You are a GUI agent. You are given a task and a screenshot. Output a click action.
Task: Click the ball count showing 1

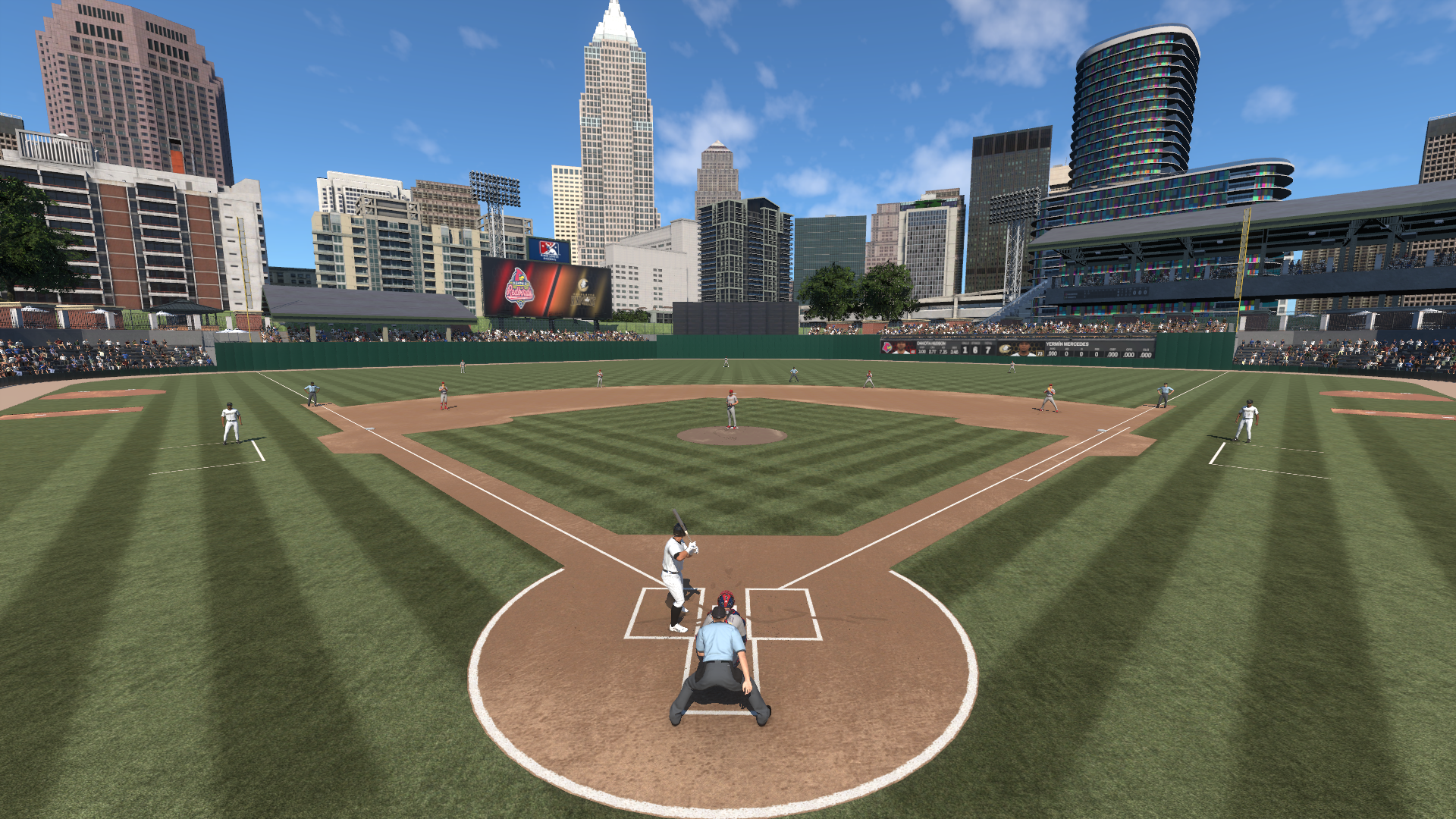[x=965, y=350]
